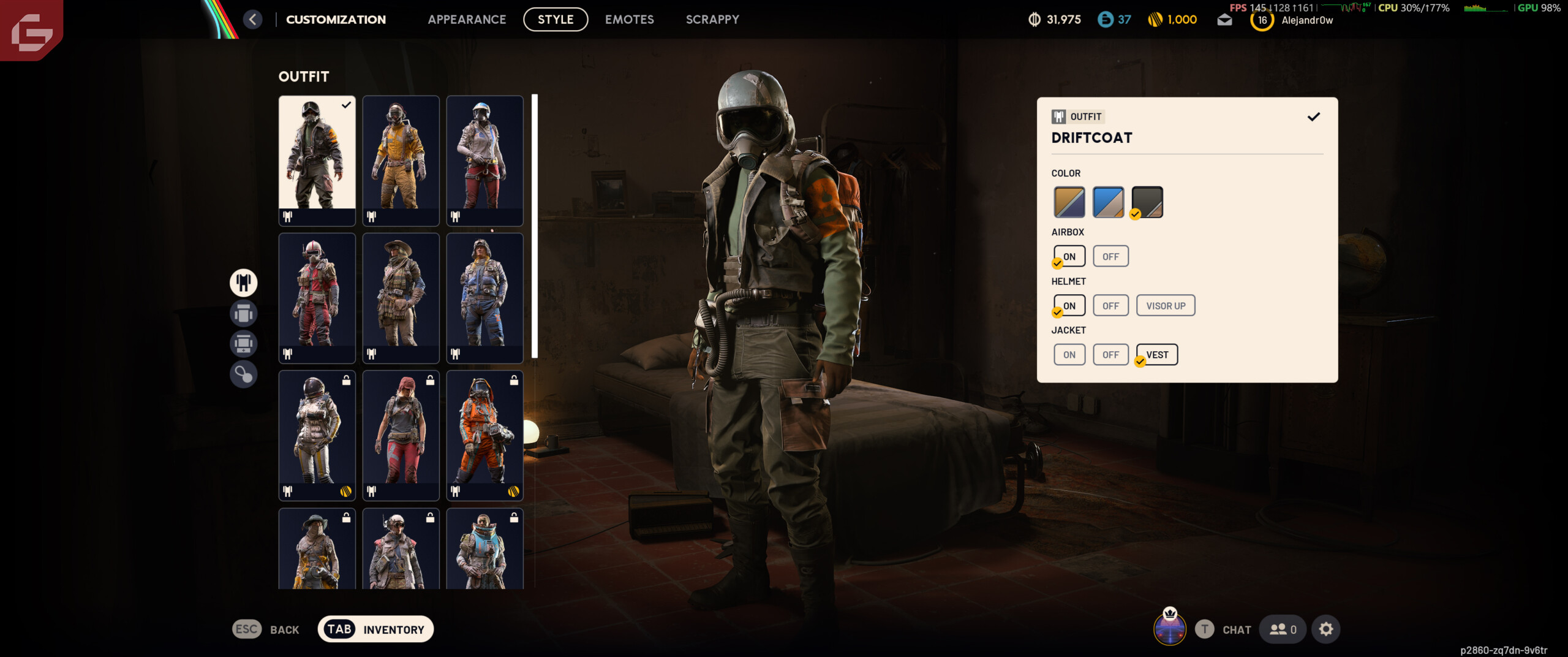Select the Vest jacket option
The height and width of the screenshot is (657, 1568).
[x=1157, y=355]
